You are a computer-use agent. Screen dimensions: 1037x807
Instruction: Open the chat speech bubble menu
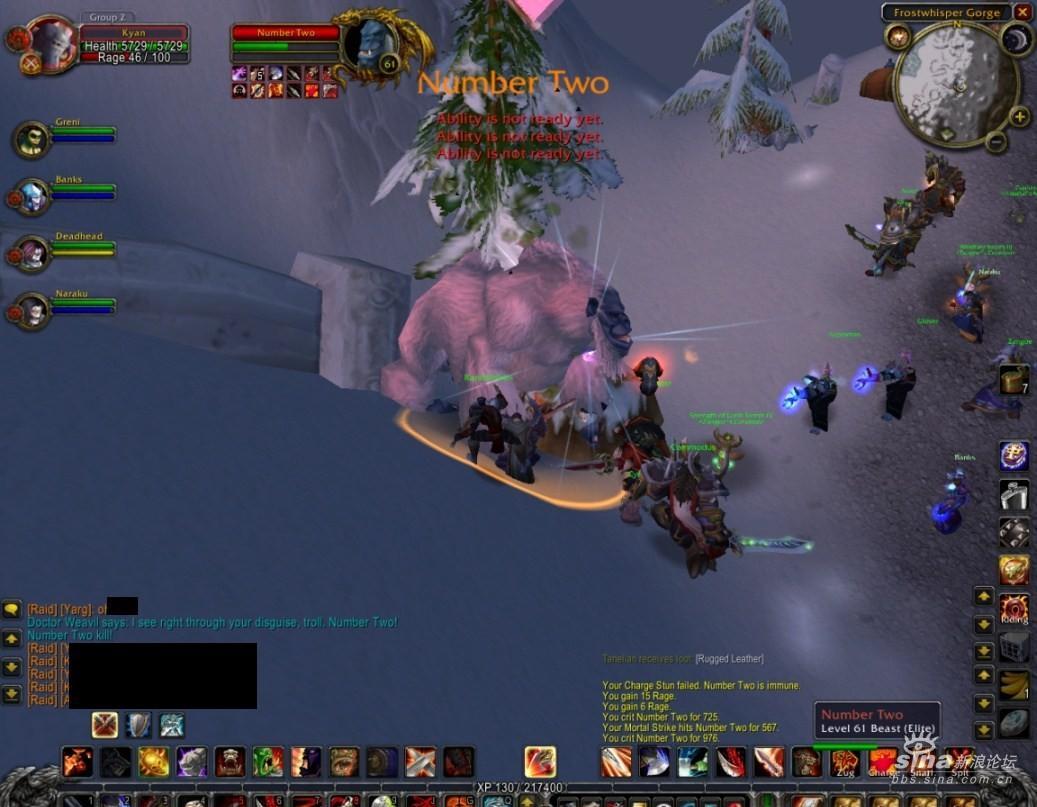(x=12, y=609)
